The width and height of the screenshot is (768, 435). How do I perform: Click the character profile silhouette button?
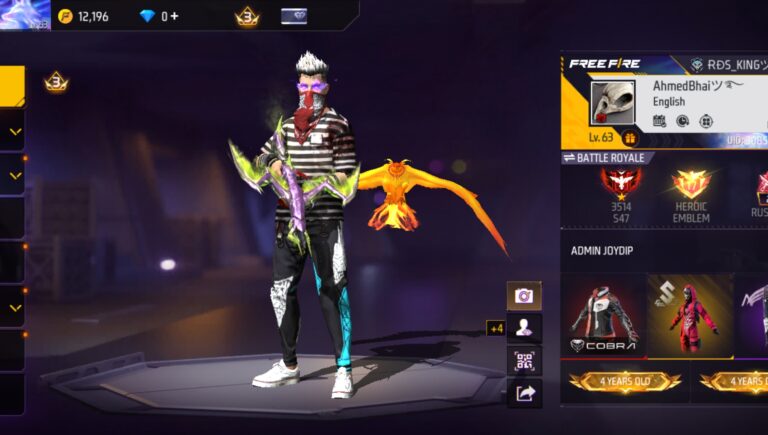click(523, 327)
